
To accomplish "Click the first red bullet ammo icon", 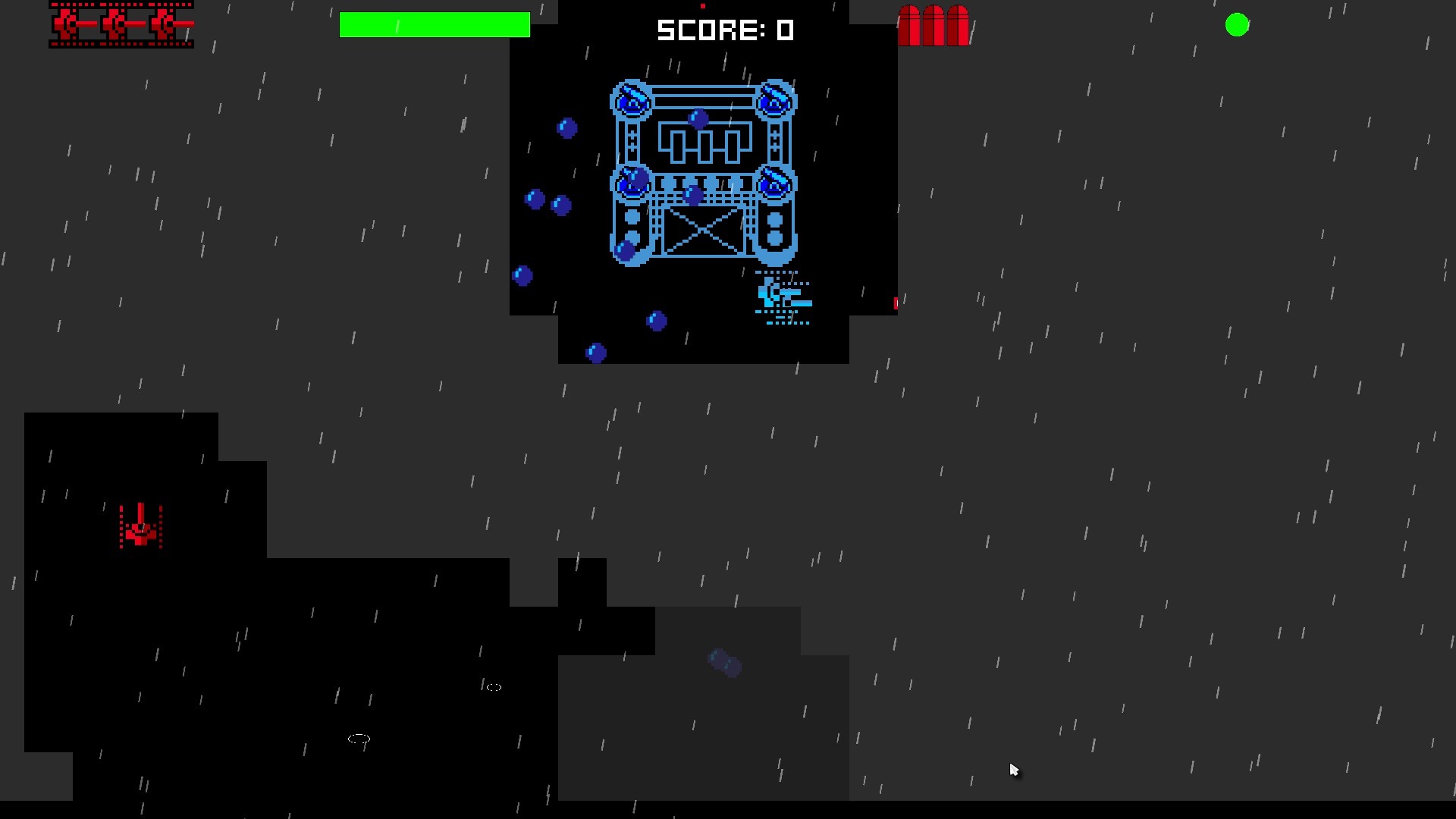I will point(908,25).
